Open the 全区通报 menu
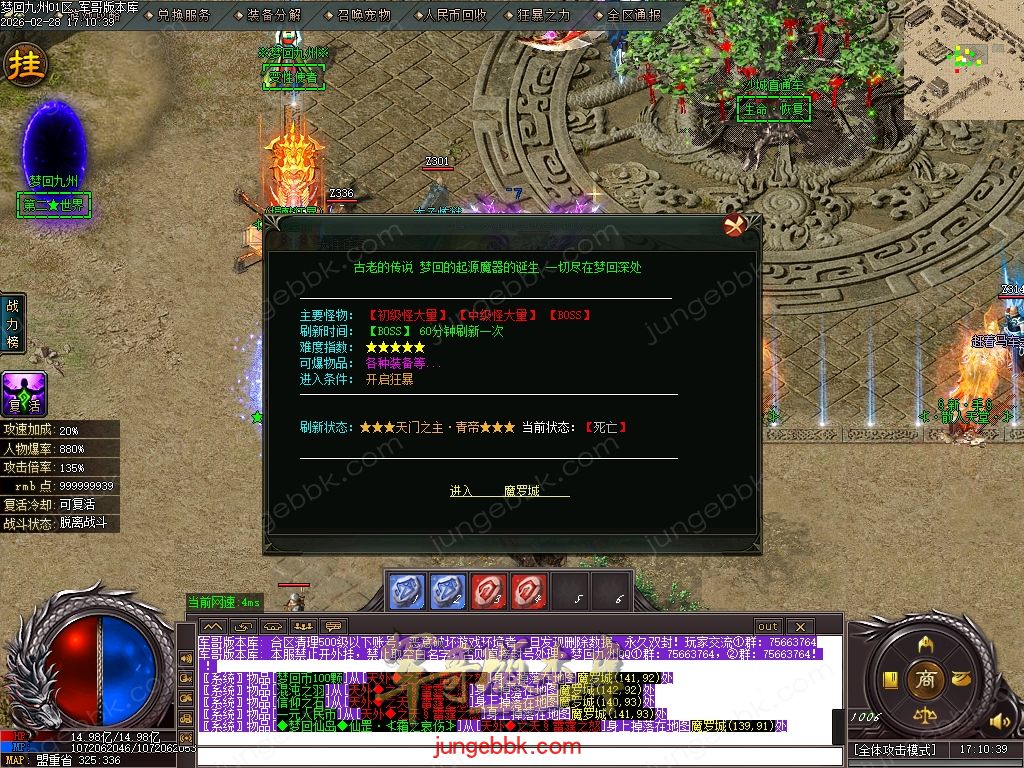 tap(633, 15)
